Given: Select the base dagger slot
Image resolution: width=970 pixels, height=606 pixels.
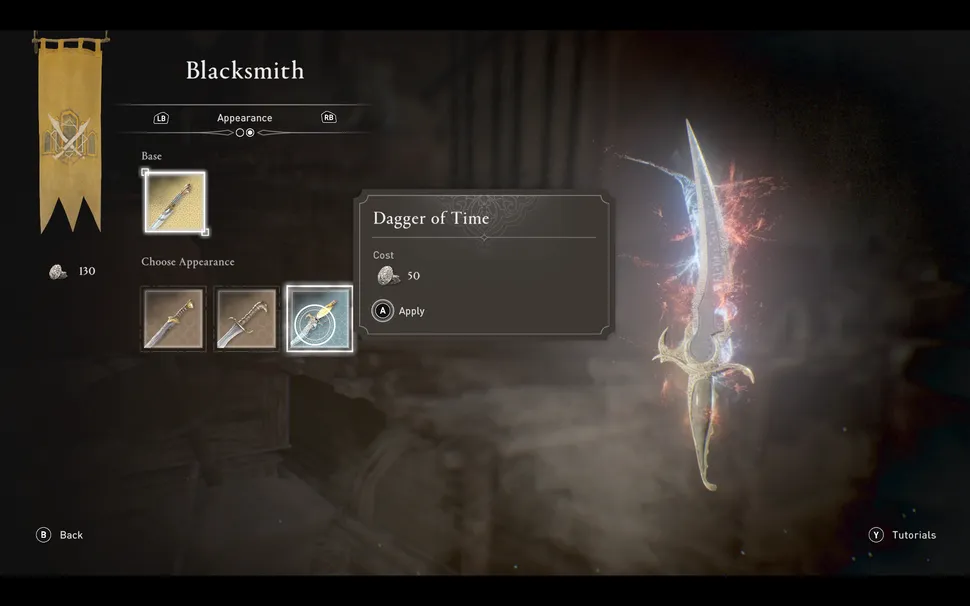Looking at the screenshot, I should coord(175,203).
